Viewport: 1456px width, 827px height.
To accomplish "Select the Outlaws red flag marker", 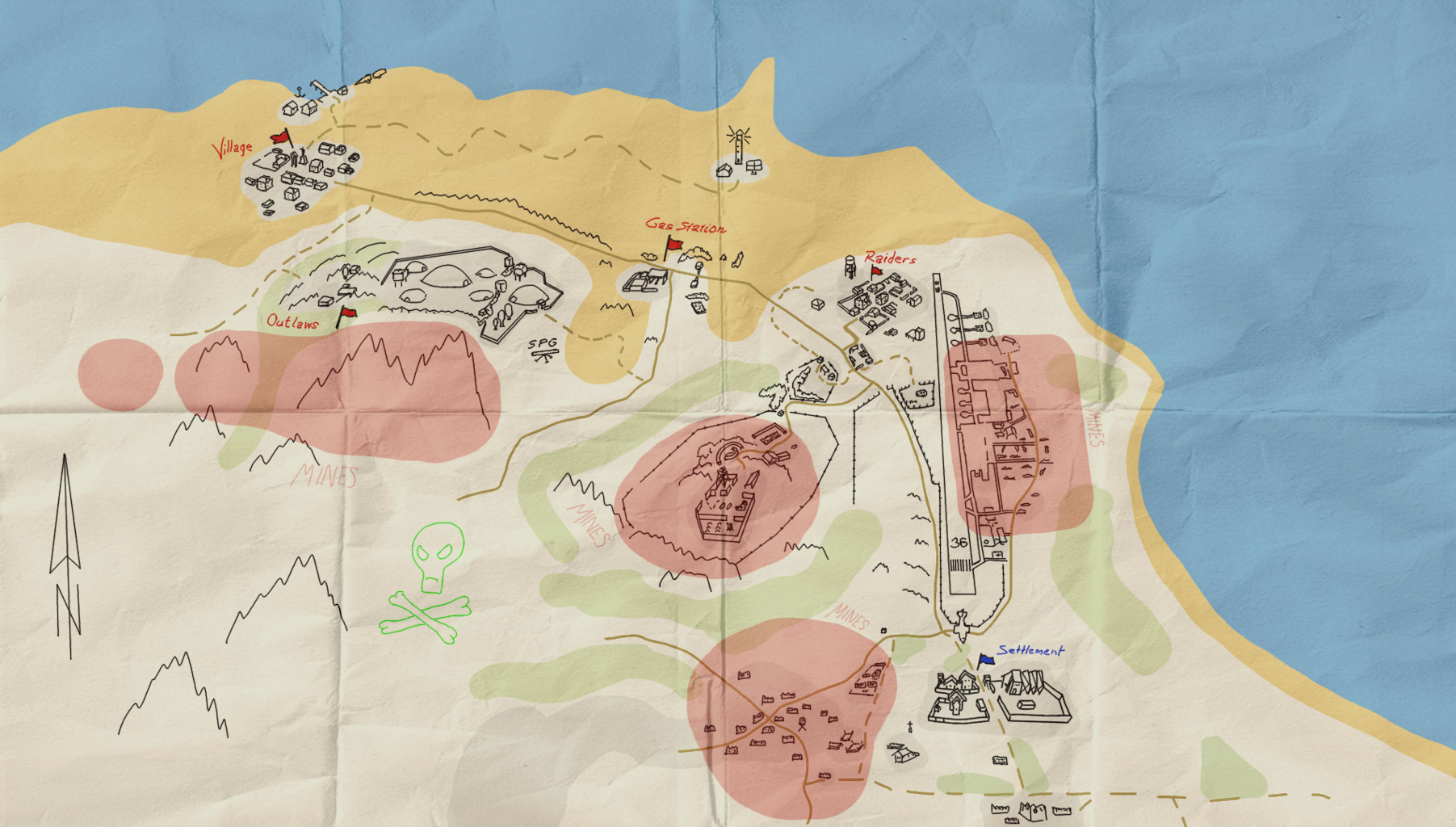I will 347,313.
